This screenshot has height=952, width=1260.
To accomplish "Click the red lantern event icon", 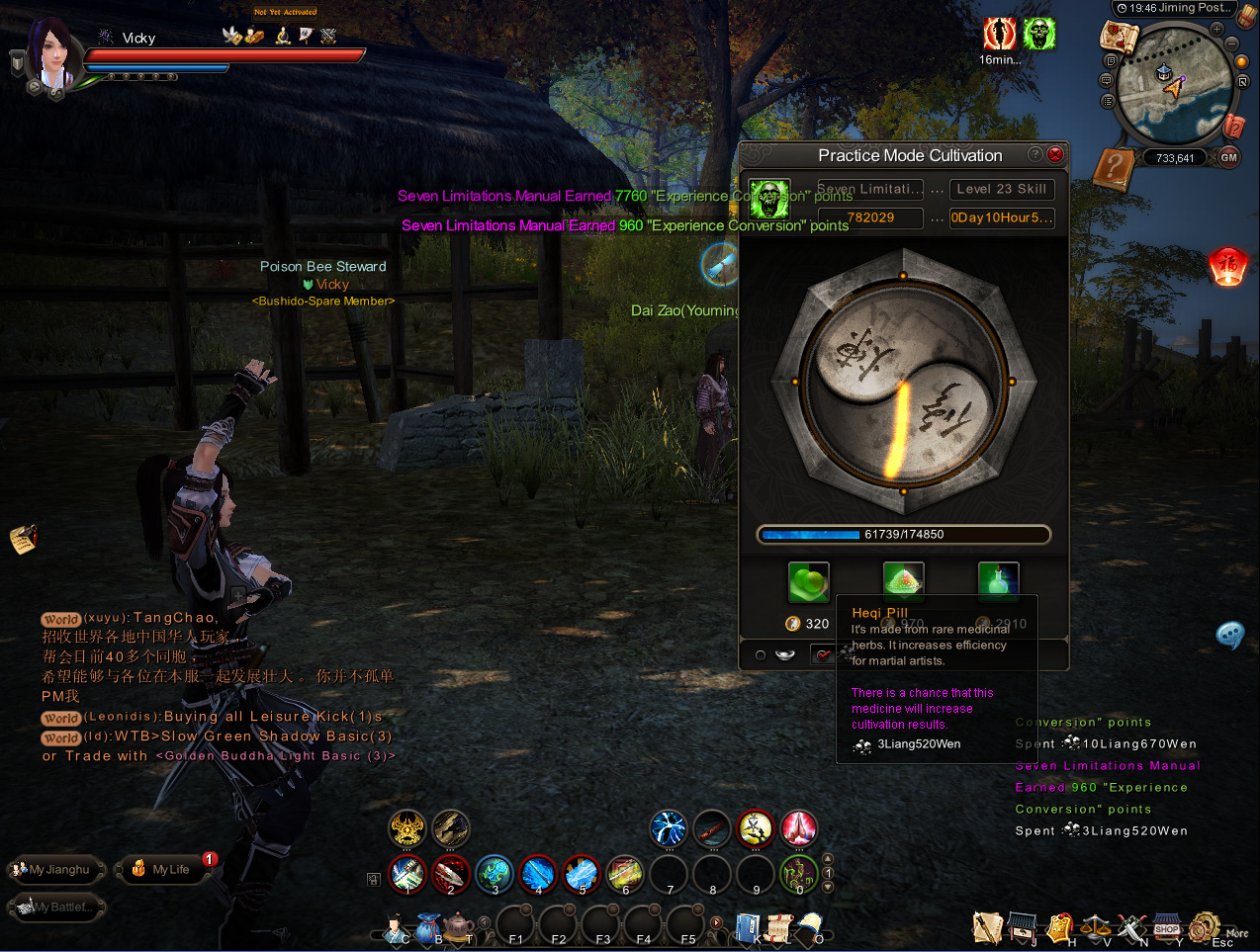I will click(1227, 267).
